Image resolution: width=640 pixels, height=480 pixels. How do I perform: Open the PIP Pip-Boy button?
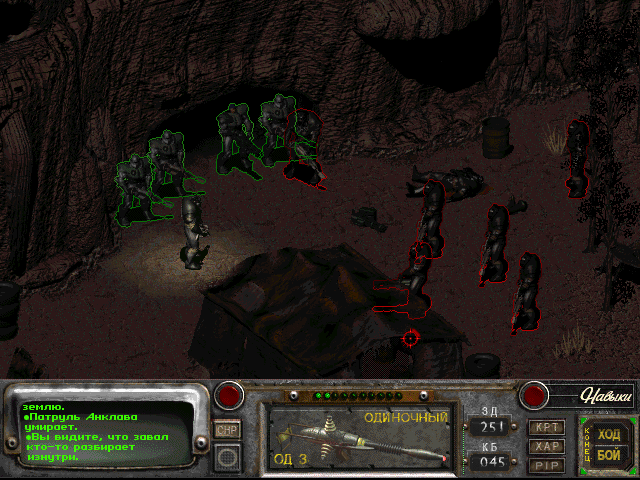click(545, 465)
